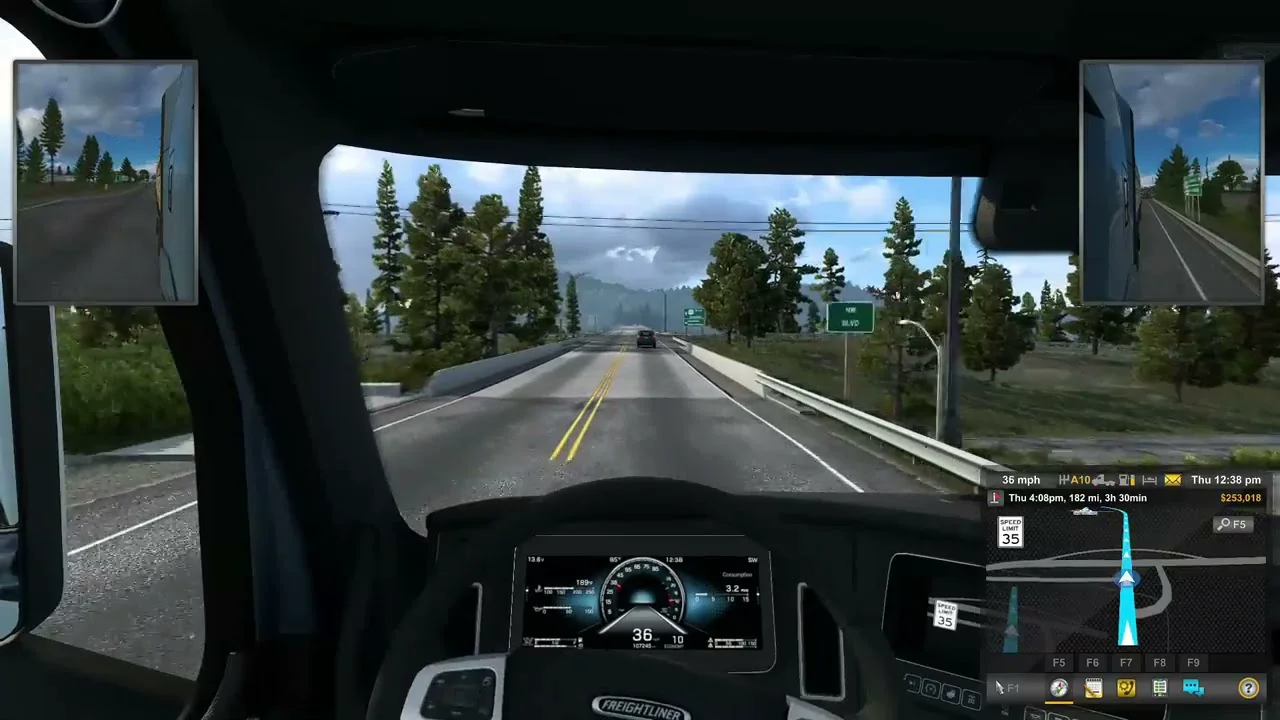Click the rest bed icon
This screenshot has width=1280, height=720.
pos(1149,480)
